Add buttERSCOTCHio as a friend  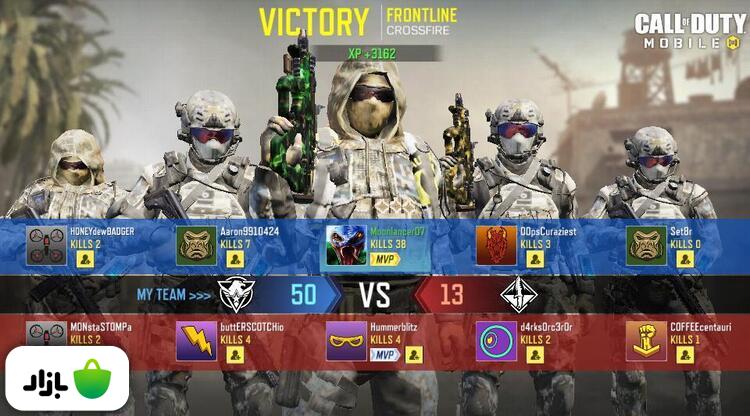tap(234, 355)
